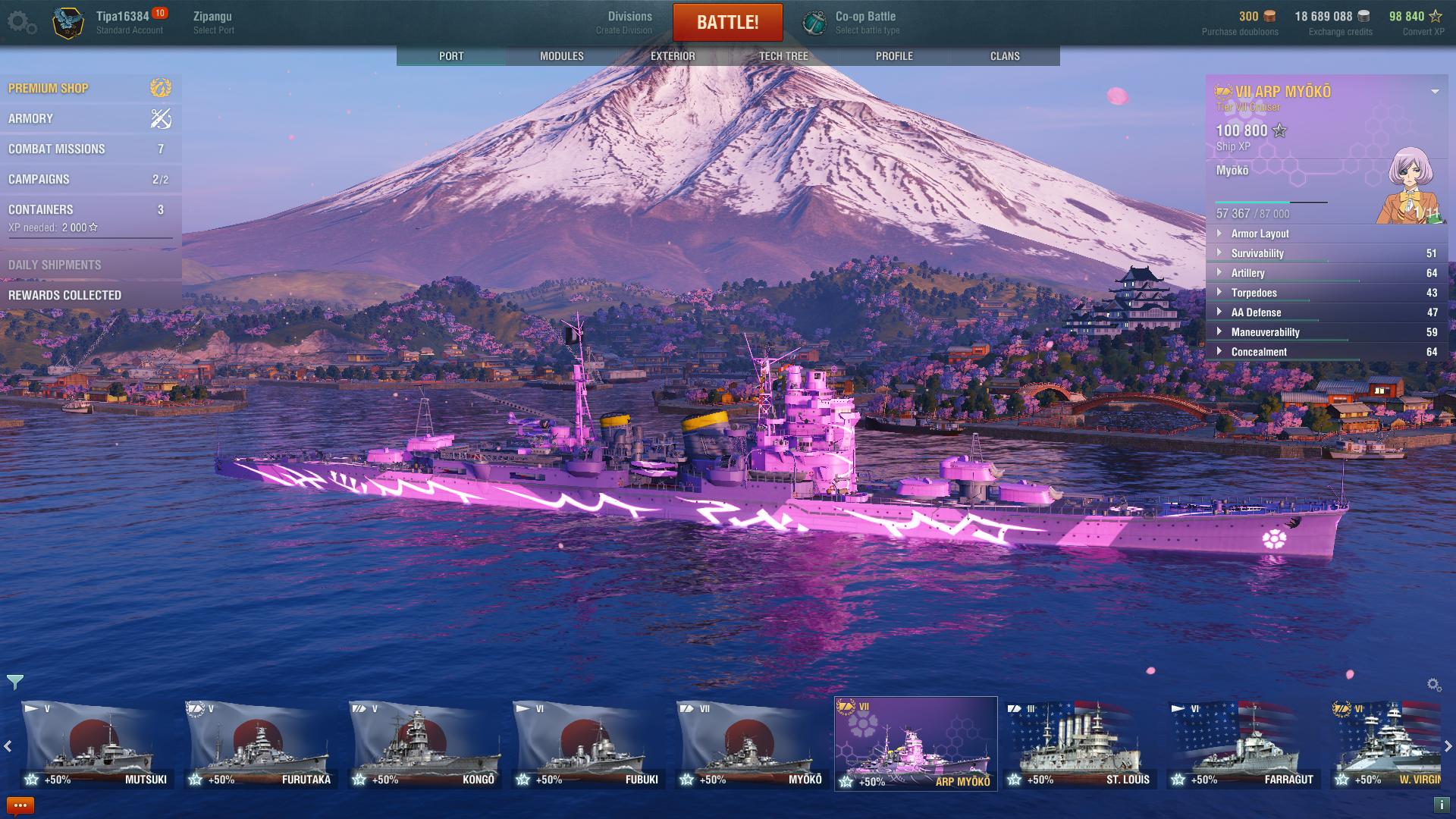
Task: Expand the Torpedoes stats row
Action: pyautogui.click(x=1254, y=293)
